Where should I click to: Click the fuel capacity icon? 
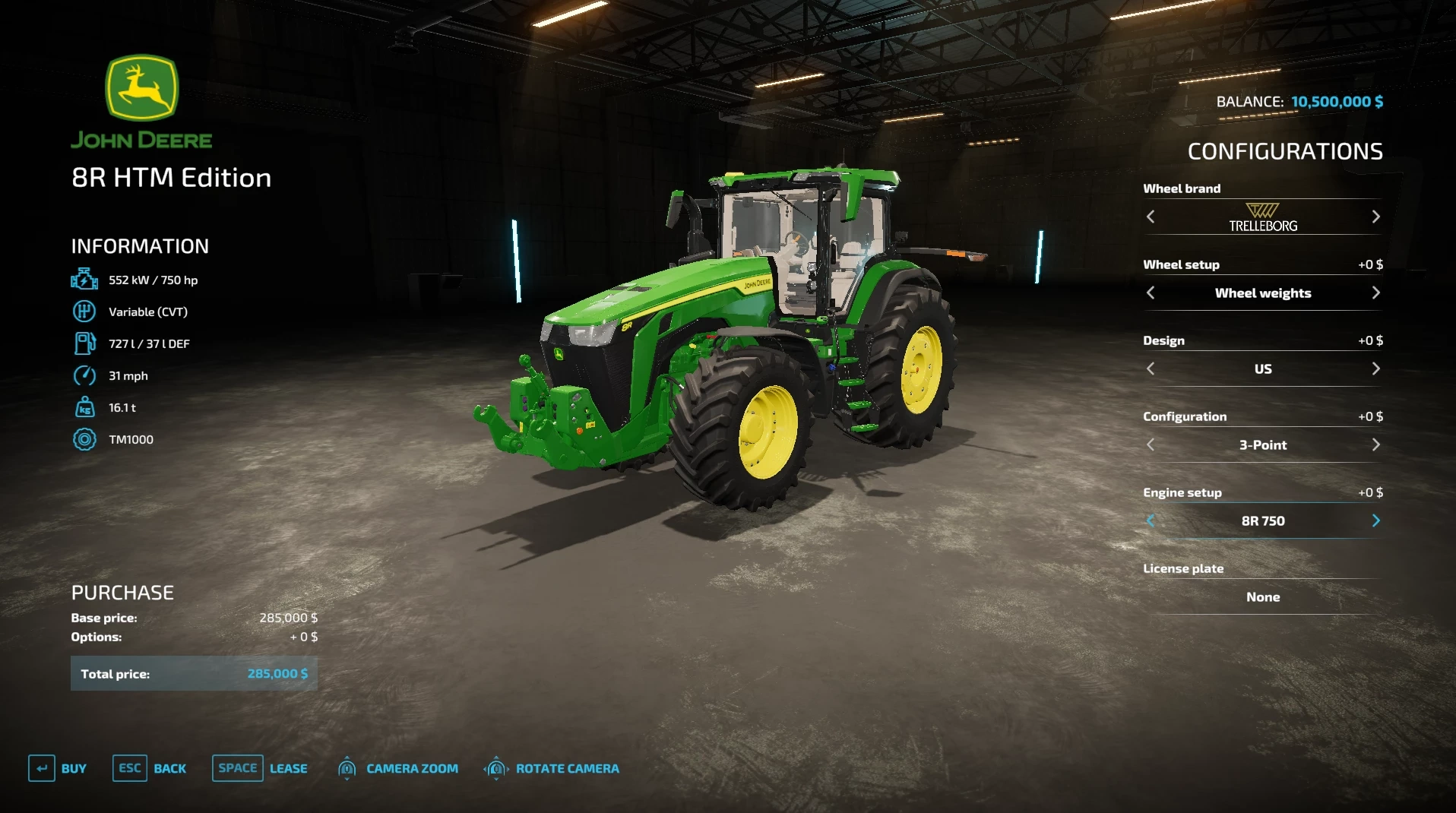click(x=84, y=343)
